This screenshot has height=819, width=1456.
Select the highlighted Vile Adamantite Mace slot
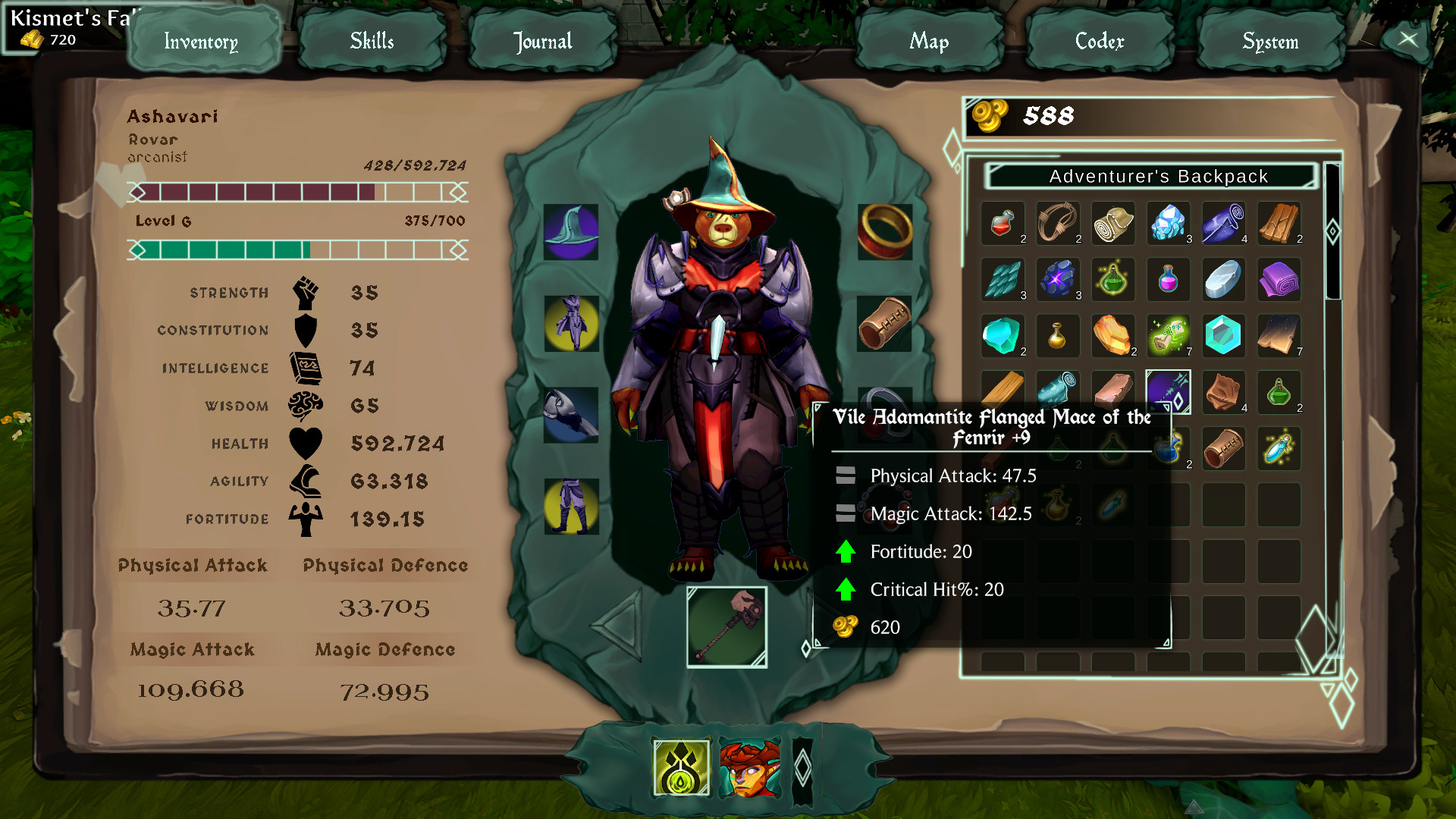[1168, 391]
